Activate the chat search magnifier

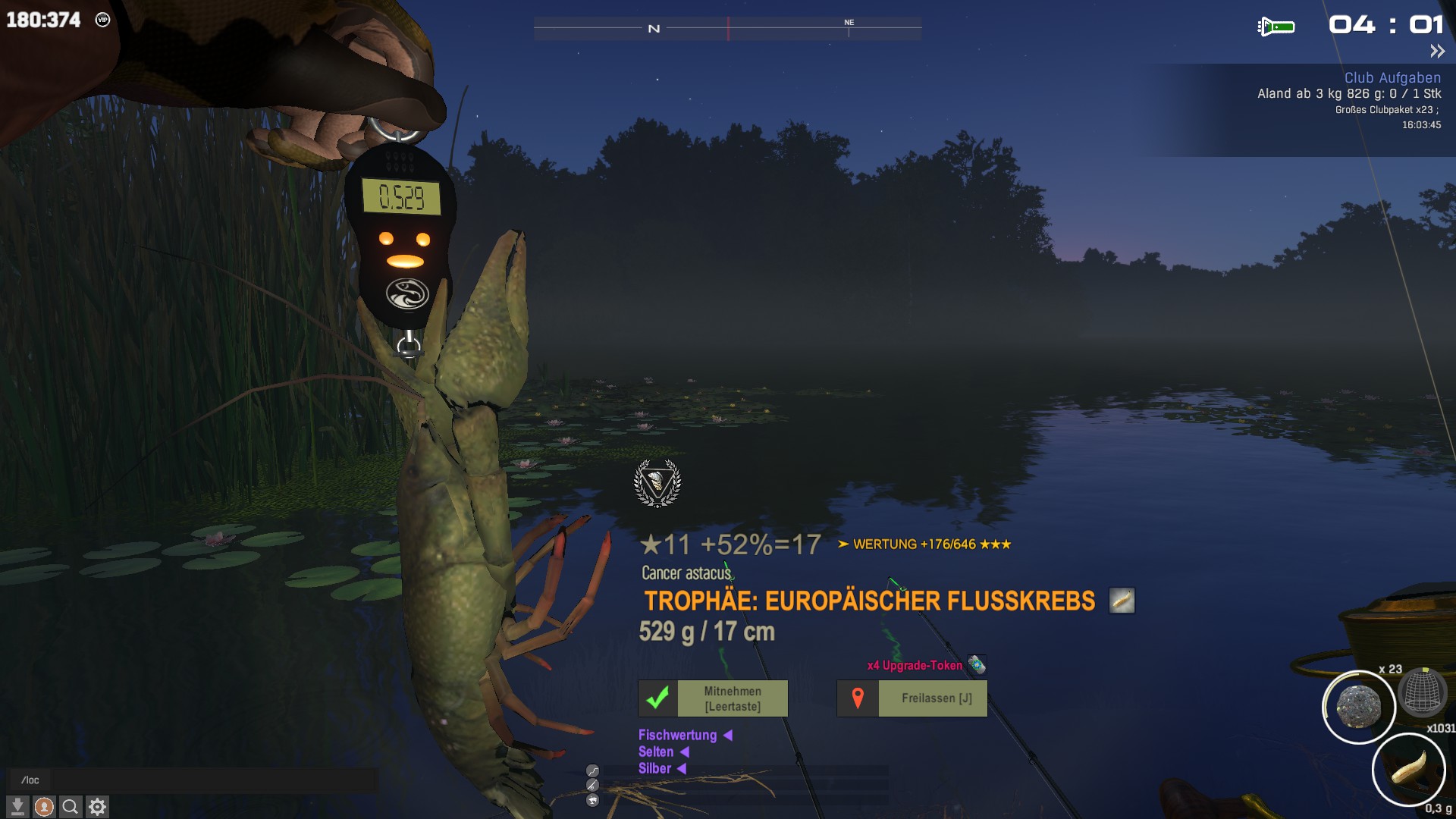tap(71, 807)
